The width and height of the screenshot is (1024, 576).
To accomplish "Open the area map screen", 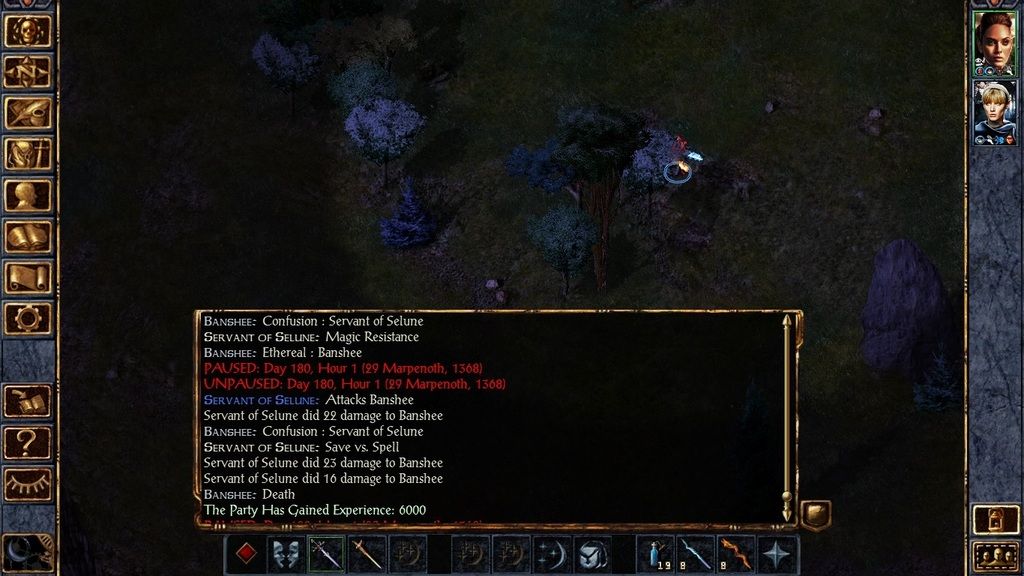I will coord(28,71).
